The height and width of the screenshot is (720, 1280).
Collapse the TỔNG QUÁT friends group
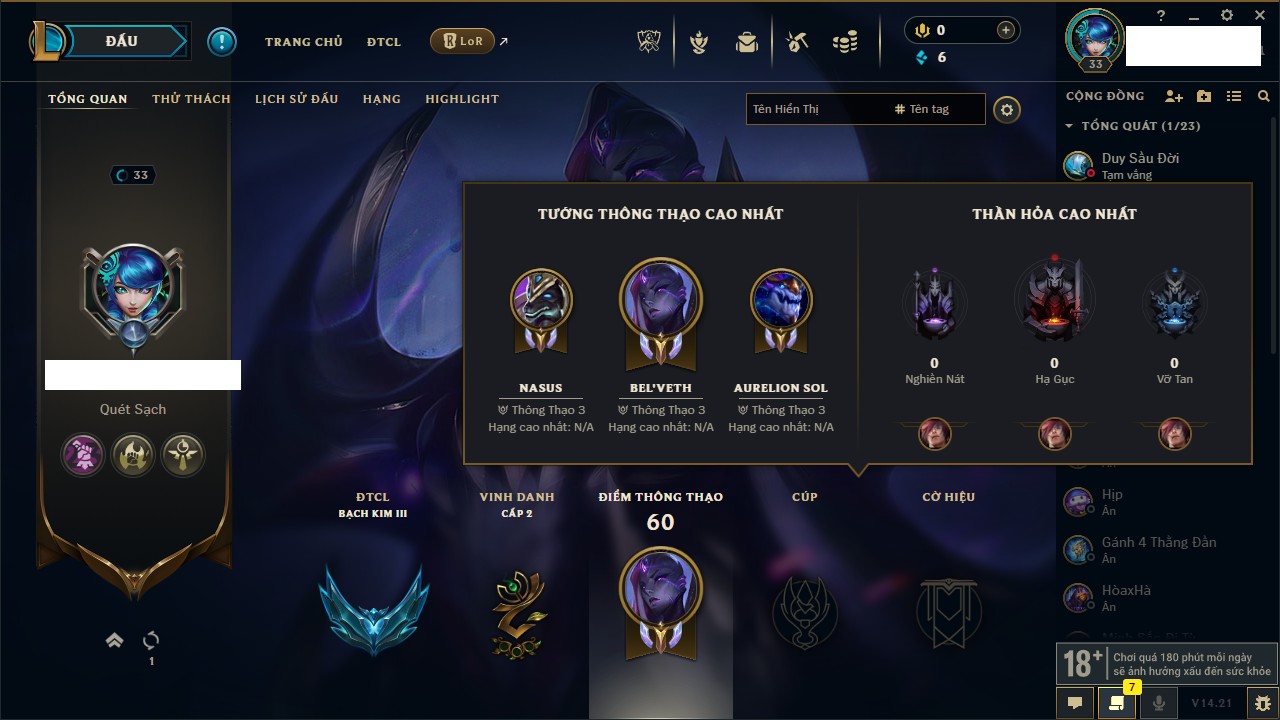(x=1069, y=126)
